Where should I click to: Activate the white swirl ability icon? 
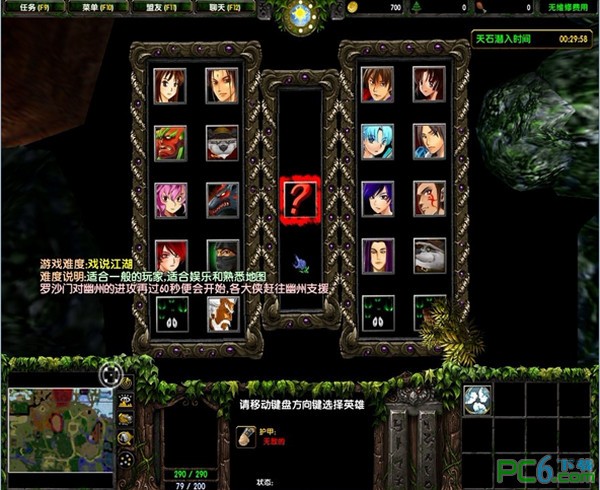(x=479, y=400)
